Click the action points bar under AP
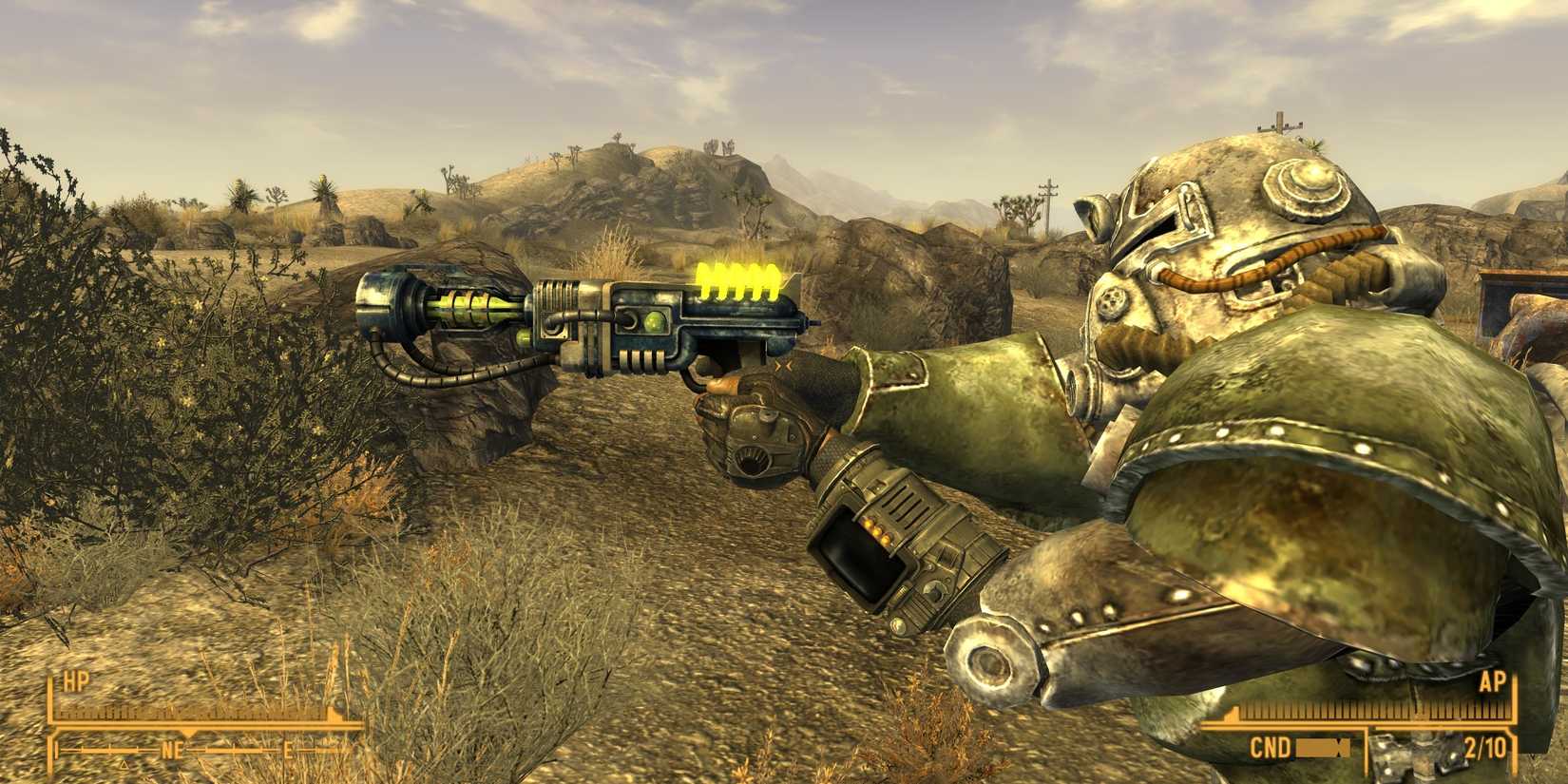 click(1366, 710)
